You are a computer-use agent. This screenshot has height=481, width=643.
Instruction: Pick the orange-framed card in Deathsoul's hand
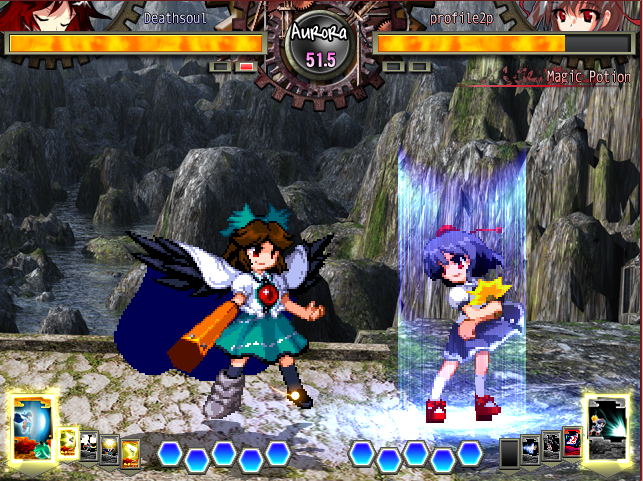(x=130, y=451)
